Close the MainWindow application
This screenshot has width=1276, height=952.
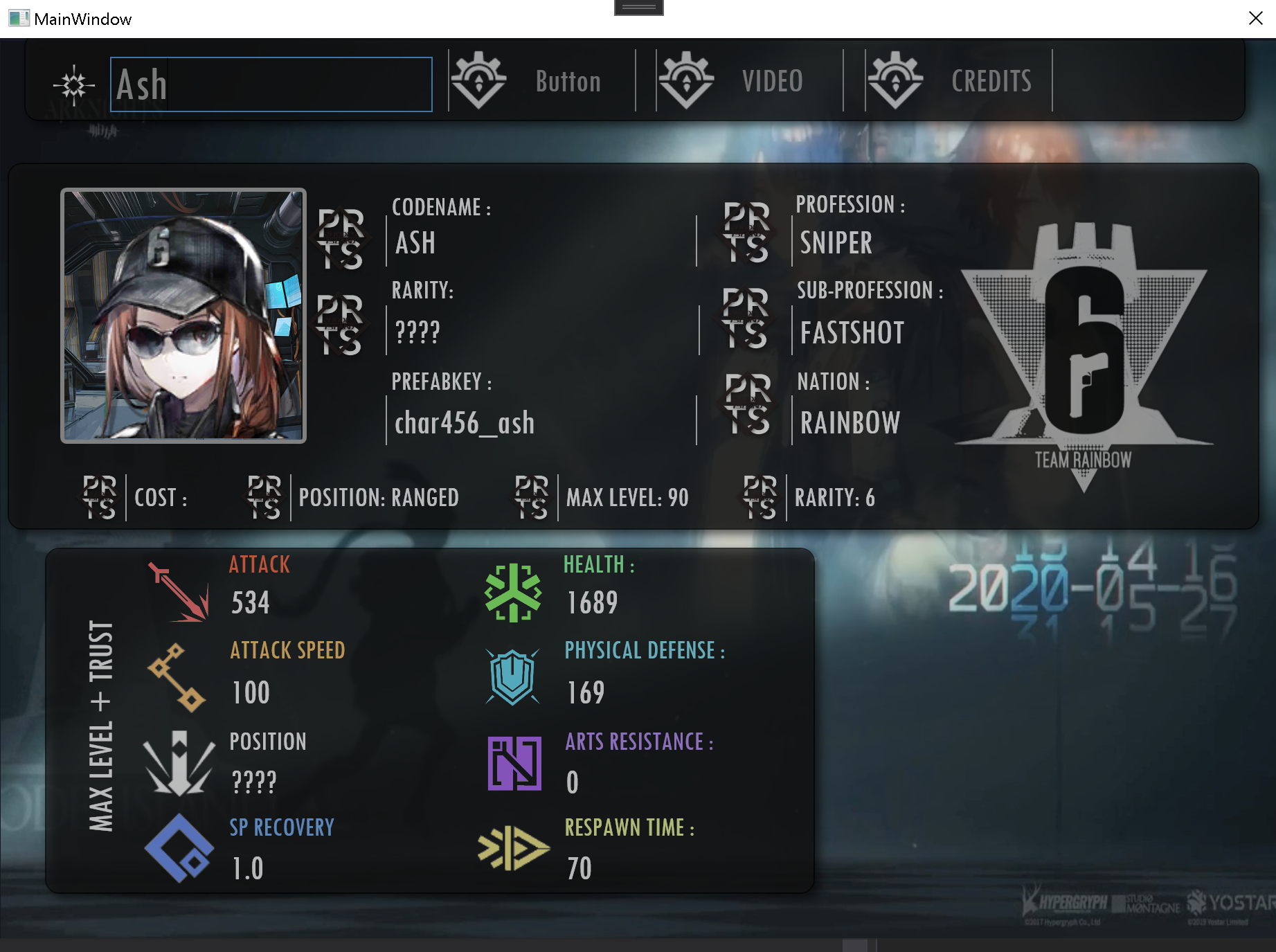(x=1255, y=19)
